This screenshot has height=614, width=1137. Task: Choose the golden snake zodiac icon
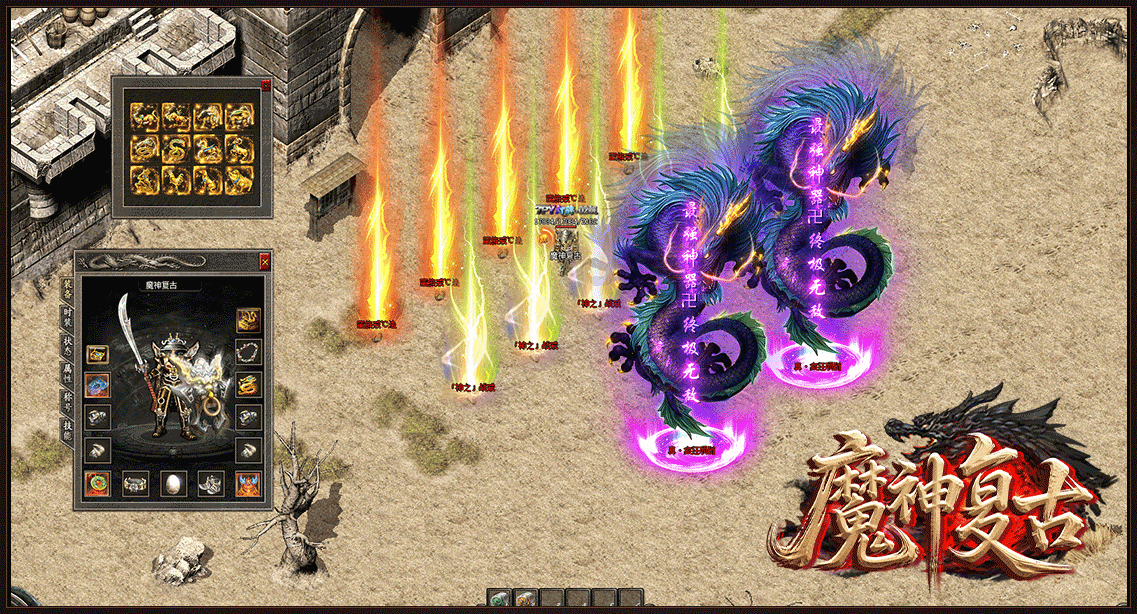176,150
